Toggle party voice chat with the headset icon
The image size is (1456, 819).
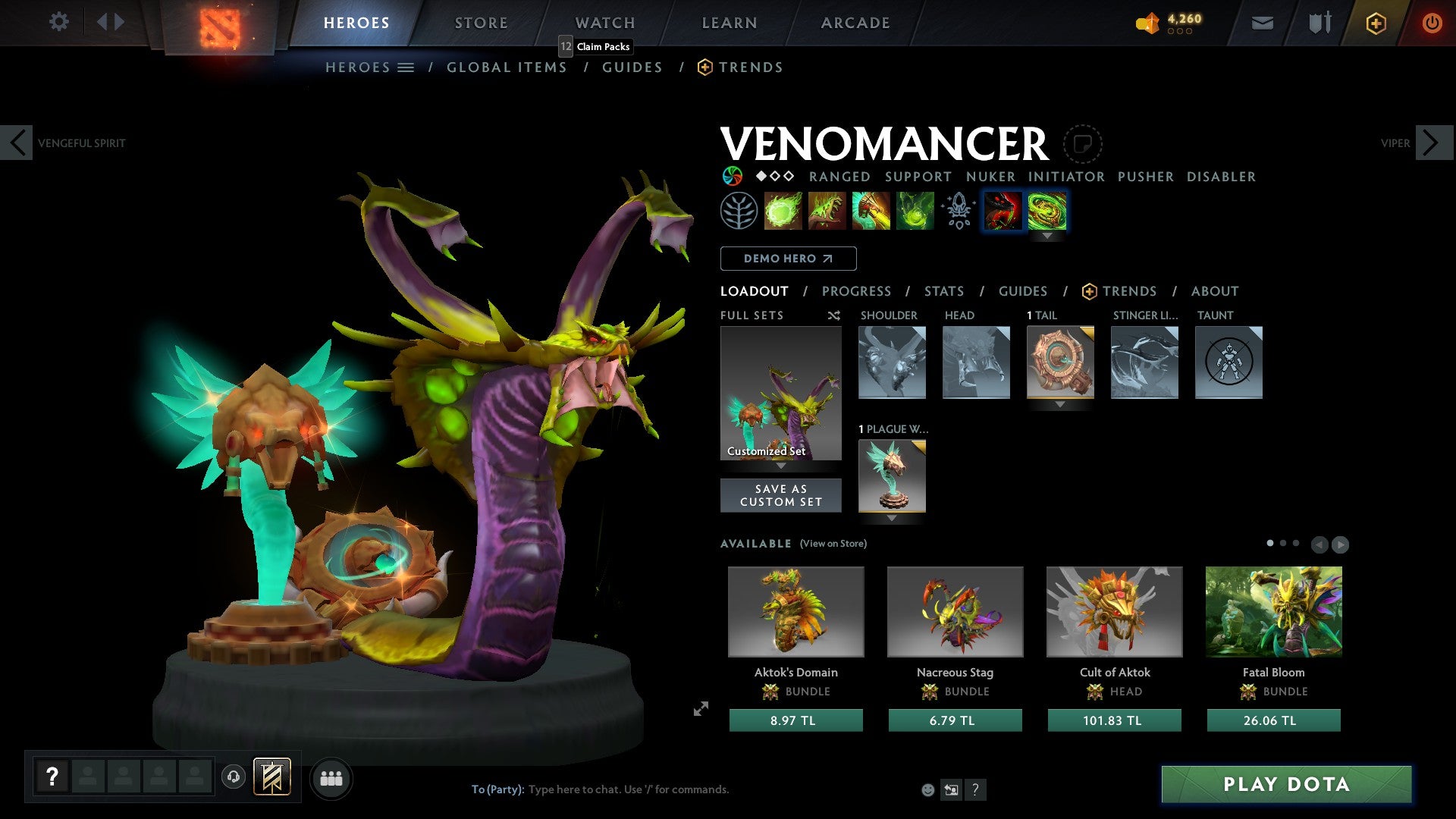pos(234,777)
